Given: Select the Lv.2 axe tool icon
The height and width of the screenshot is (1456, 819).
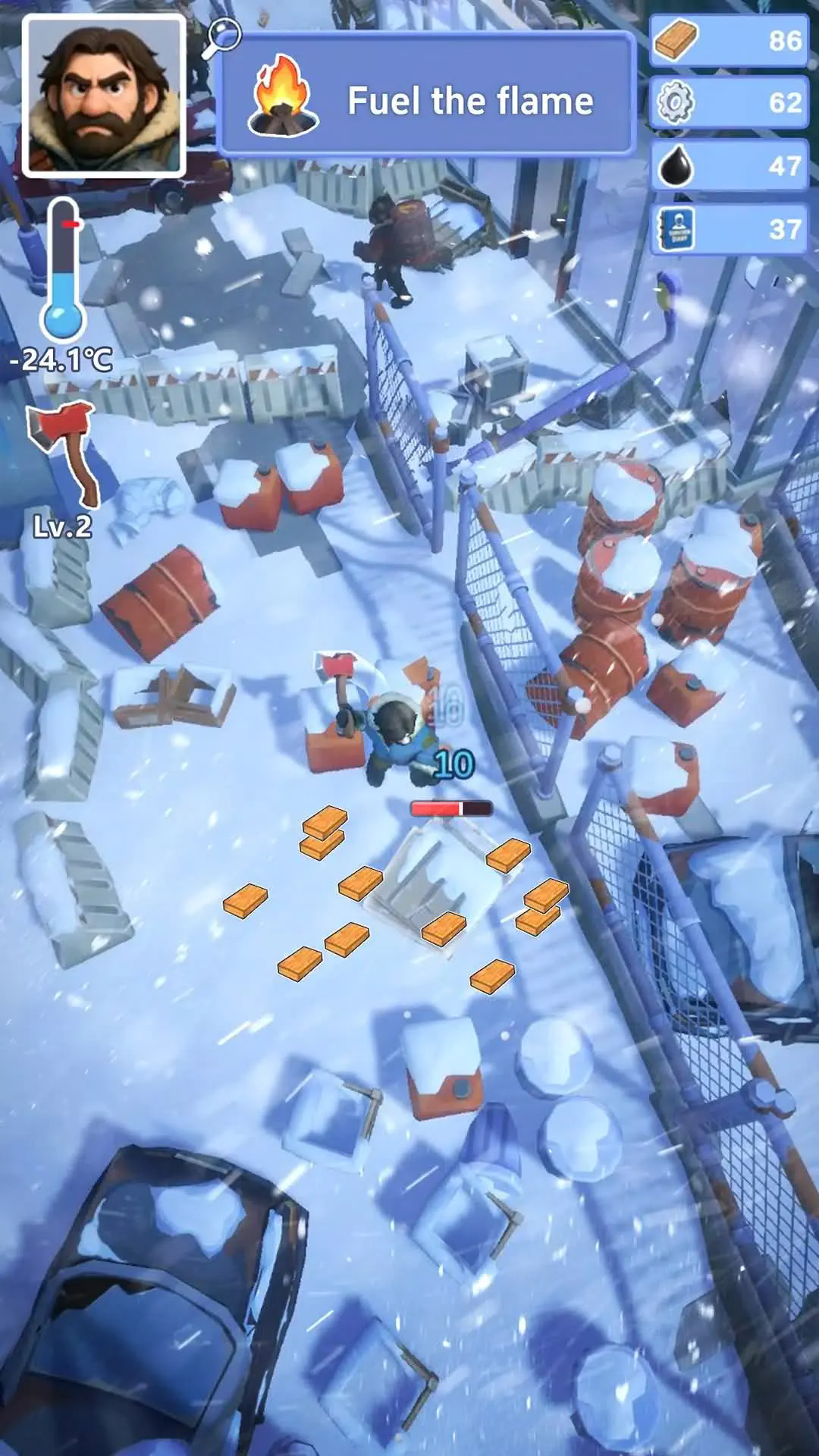Looking at the screenshot, I should click(x=64, y=453).
